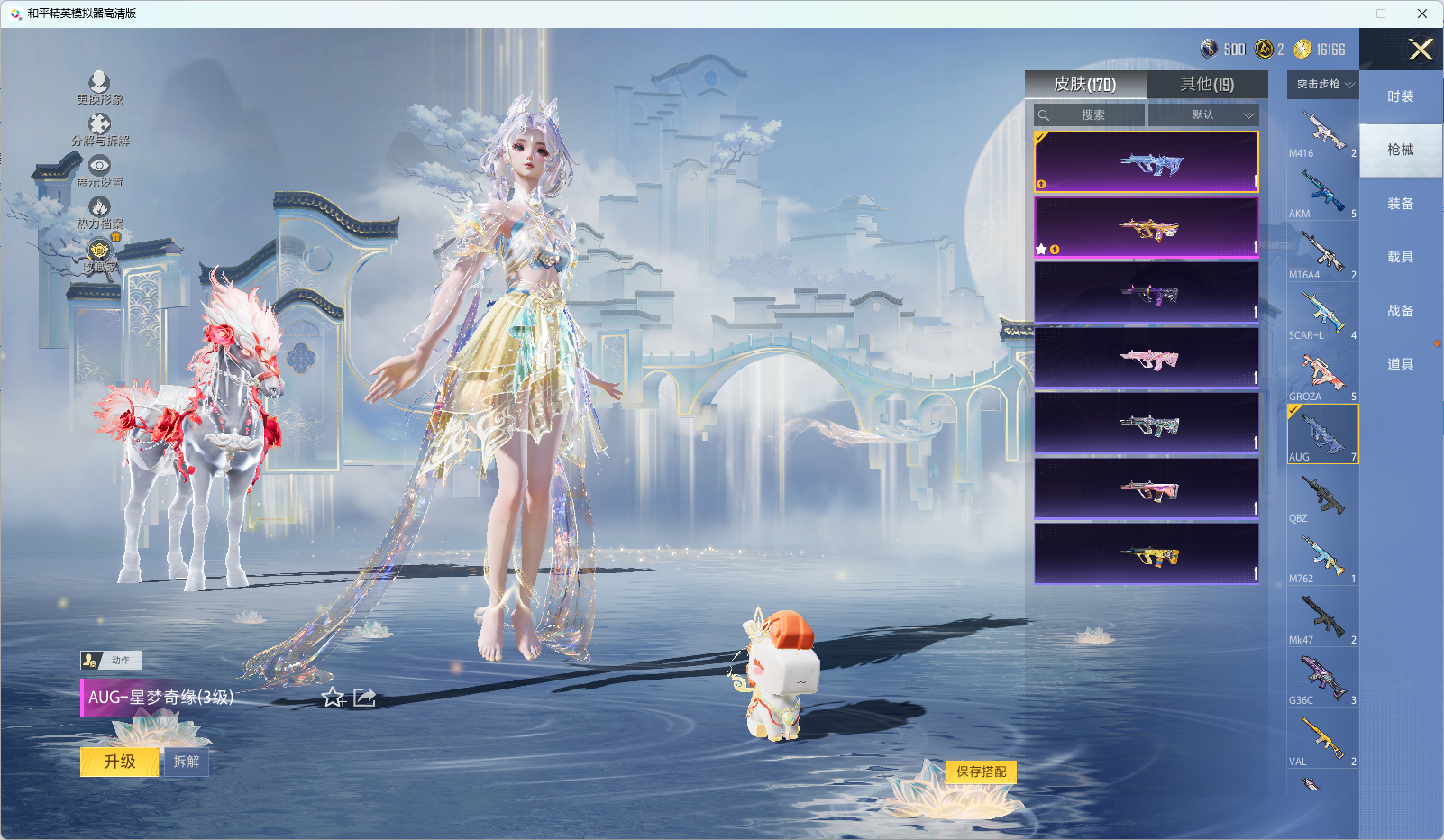Save the outfit with 保存搭配
This screenshot has width=1444, height=840.
(x=981, y=772)
